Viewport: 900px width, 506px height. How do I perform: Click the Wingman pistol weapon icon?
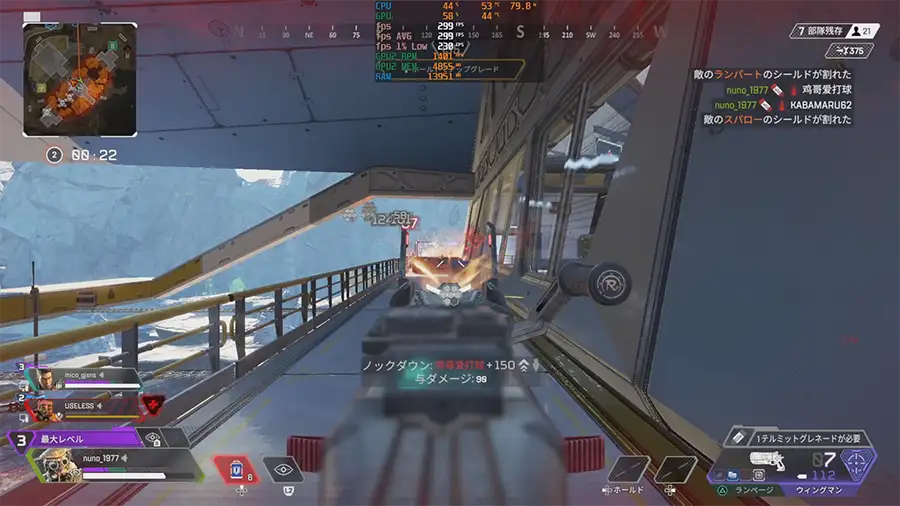[774, 460]
